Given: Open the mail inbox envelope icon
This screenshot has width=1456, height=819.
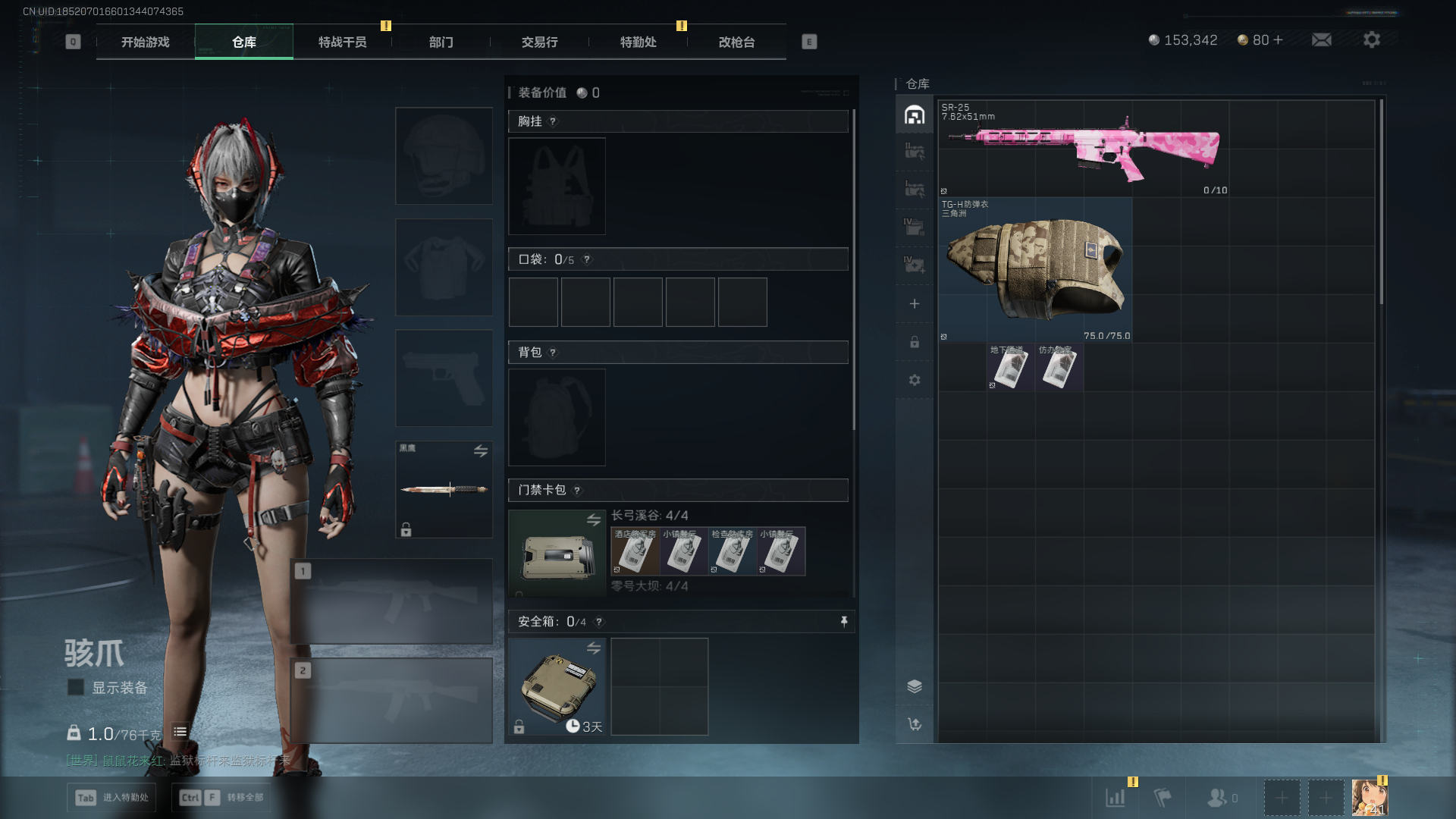Looking at the screenshot, I should pos(1321,40).
